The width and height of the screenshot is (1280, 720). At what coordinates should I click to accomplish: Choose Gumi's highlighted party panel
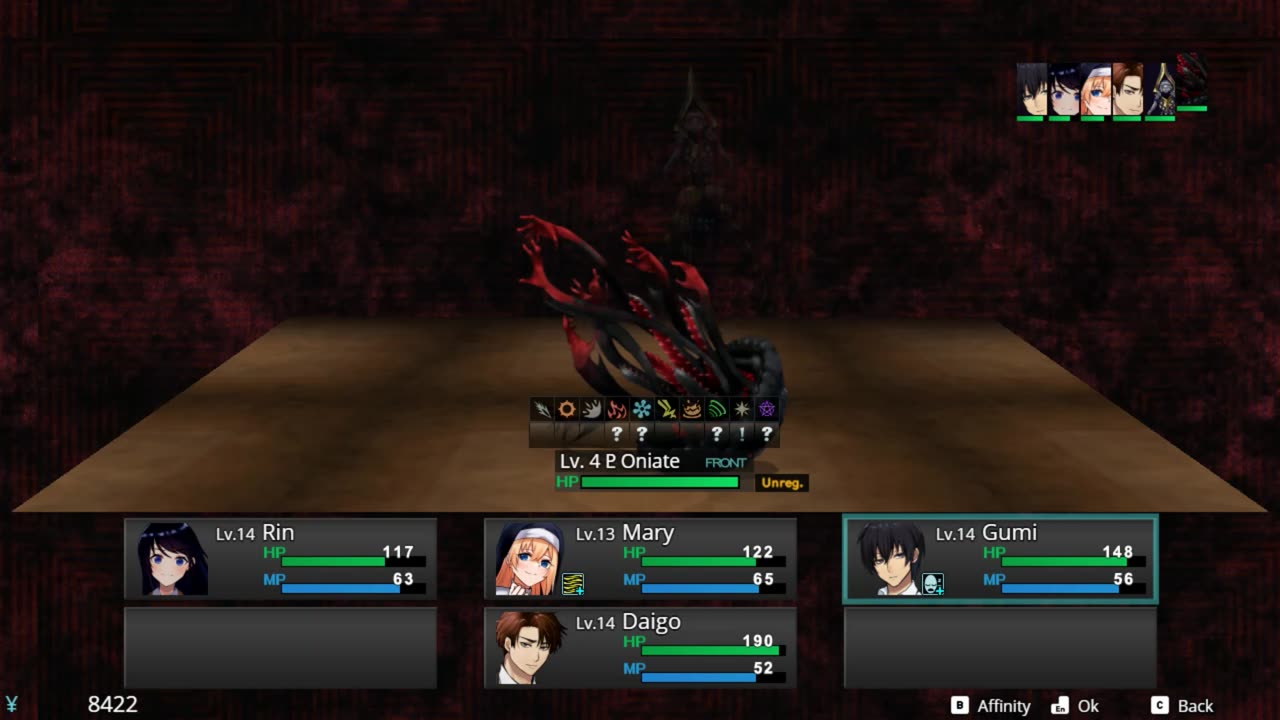(1000, 558)
